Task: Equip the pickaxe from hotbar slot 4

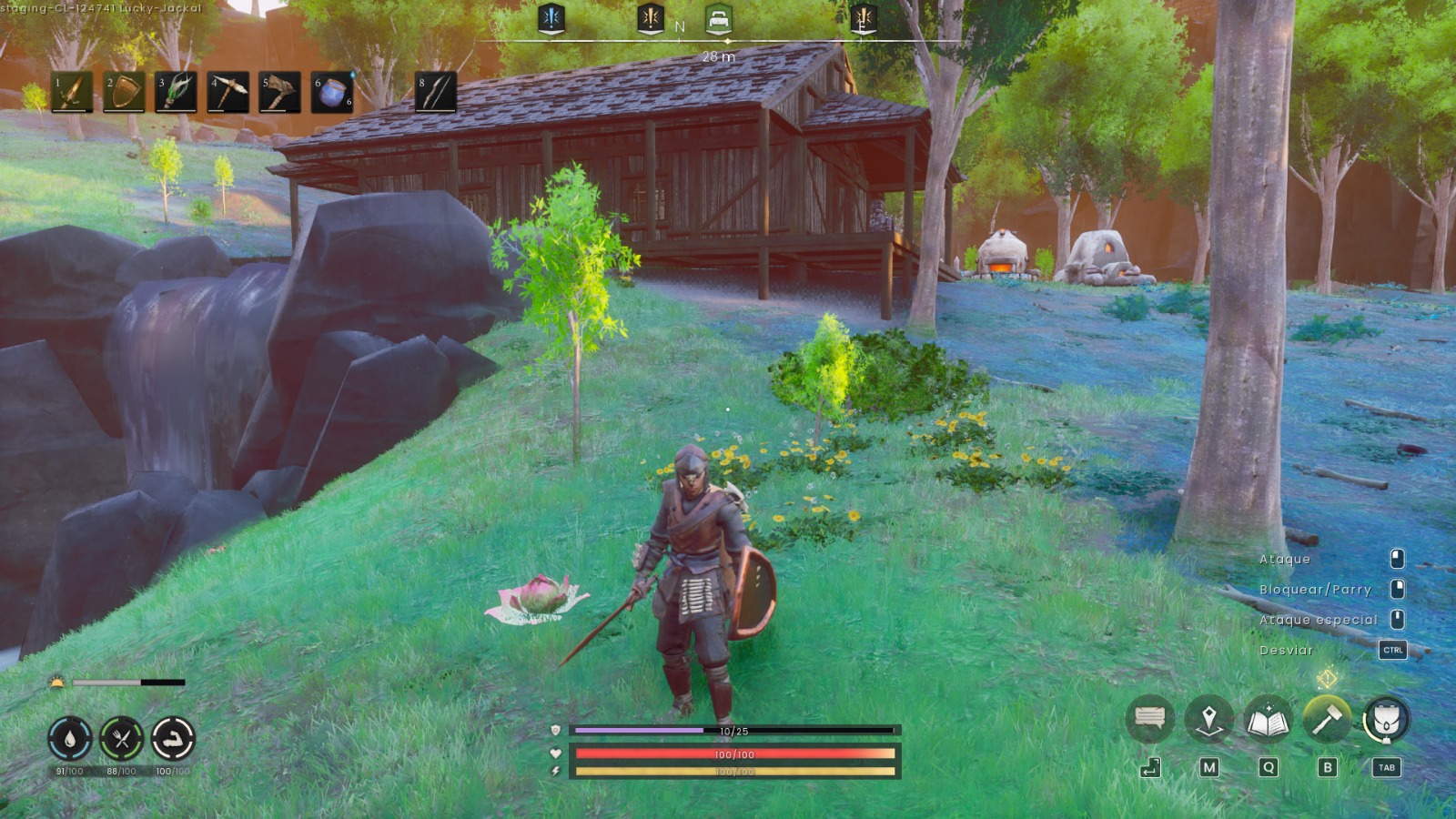Action: 227,93
